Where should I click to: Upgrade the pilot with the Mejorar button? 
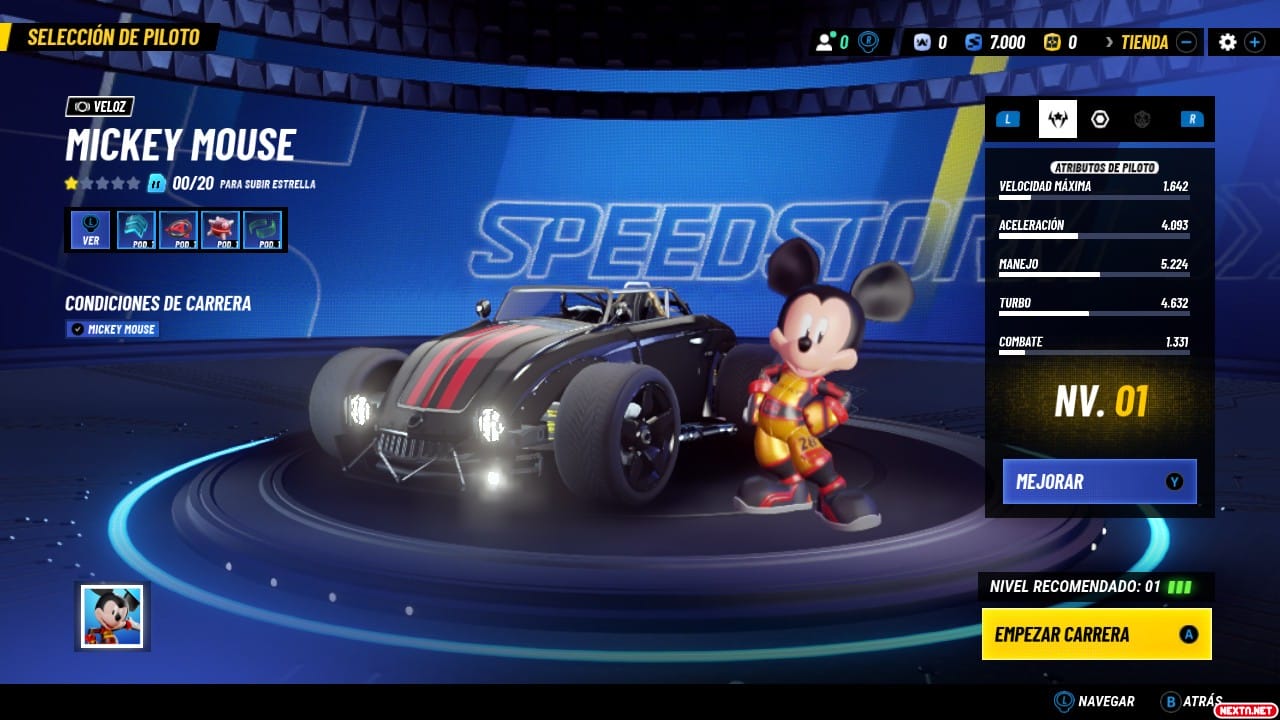[1099, 481]
